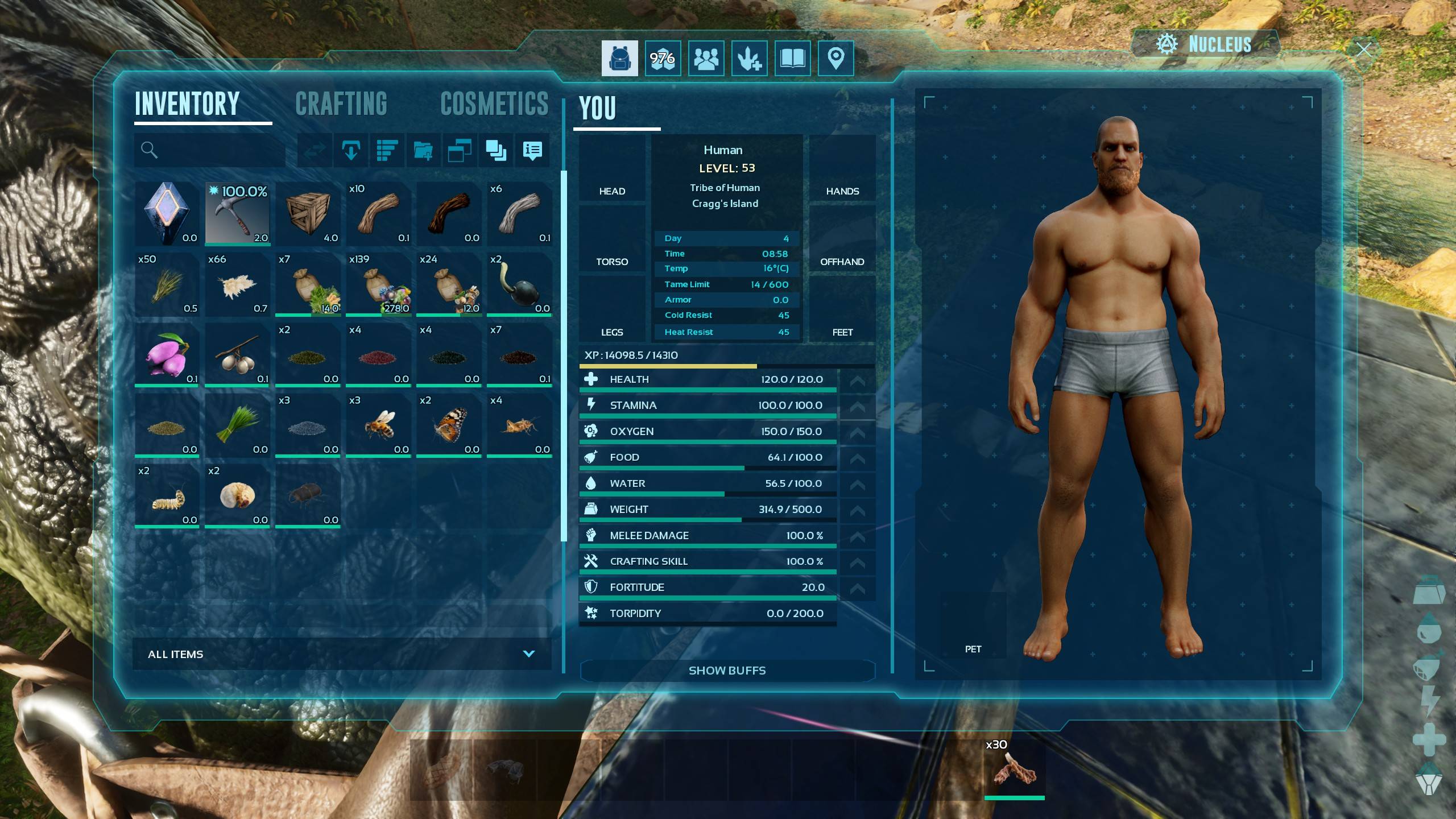Open the engram points tab showing 976
The width and height of the screenshot is (1456, 819).
[663, 58]
